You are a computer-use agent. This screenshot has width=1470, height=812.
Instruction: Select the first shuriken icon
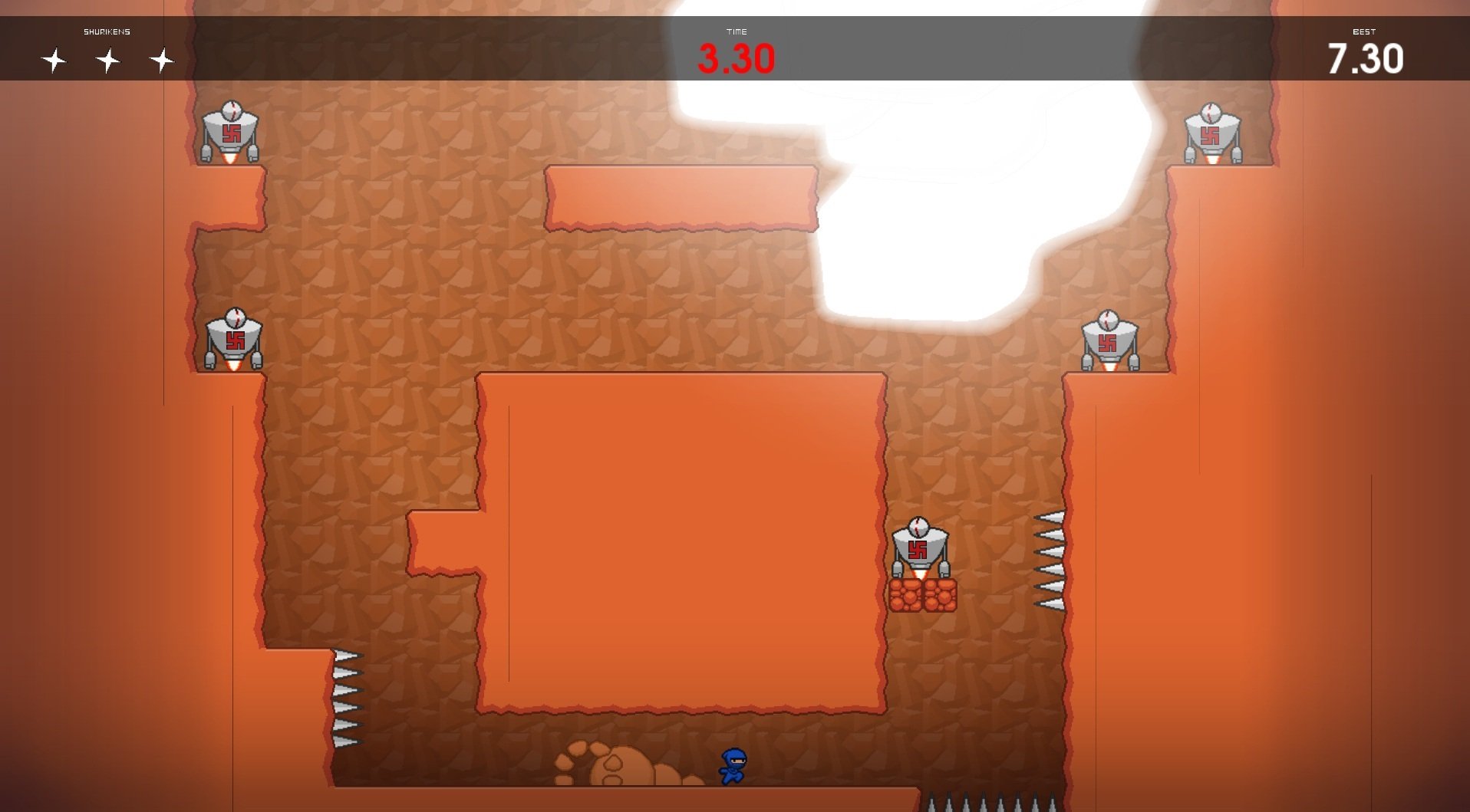(54, 59)
